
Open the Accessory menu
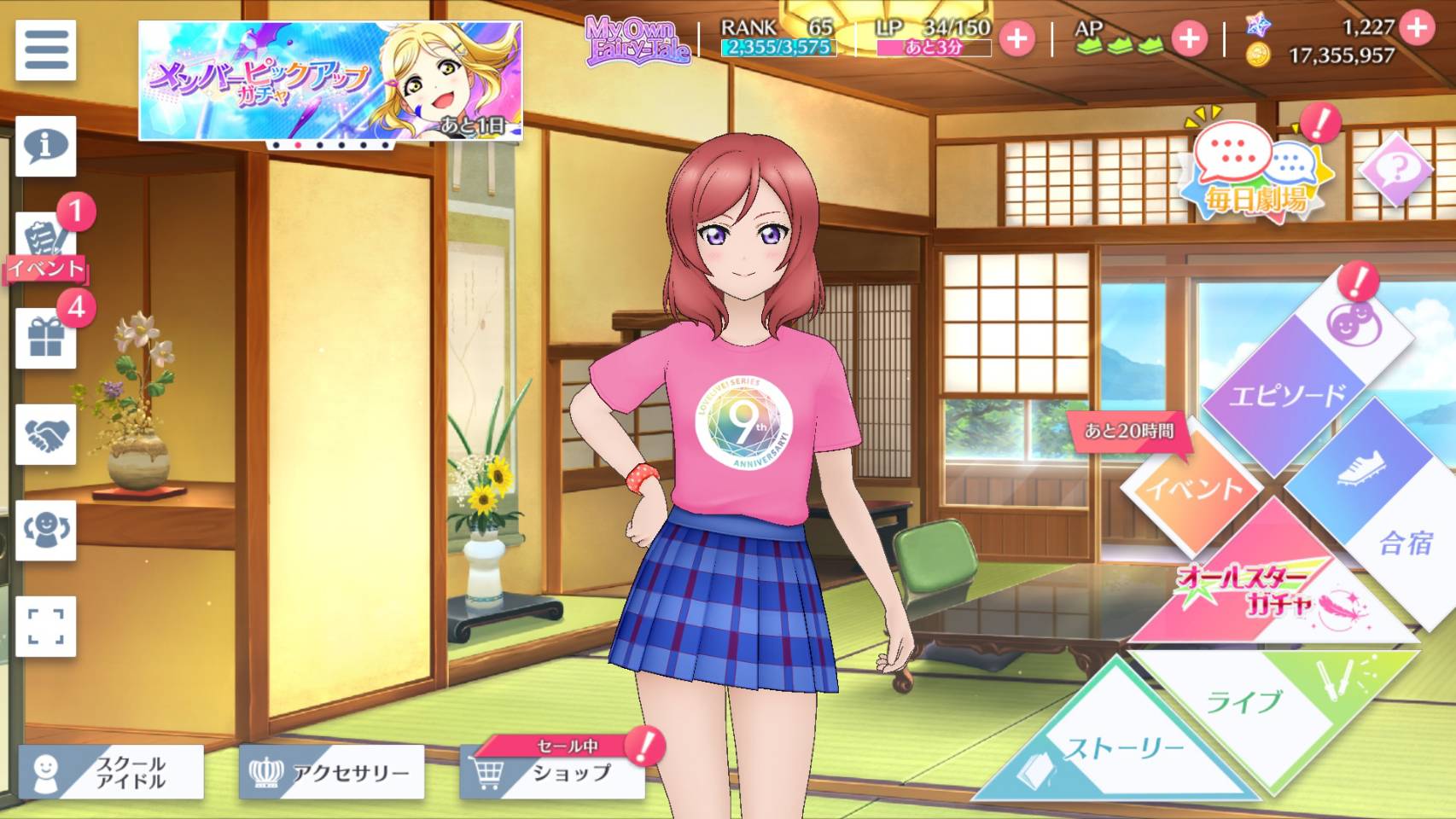(x=331, y=772)
